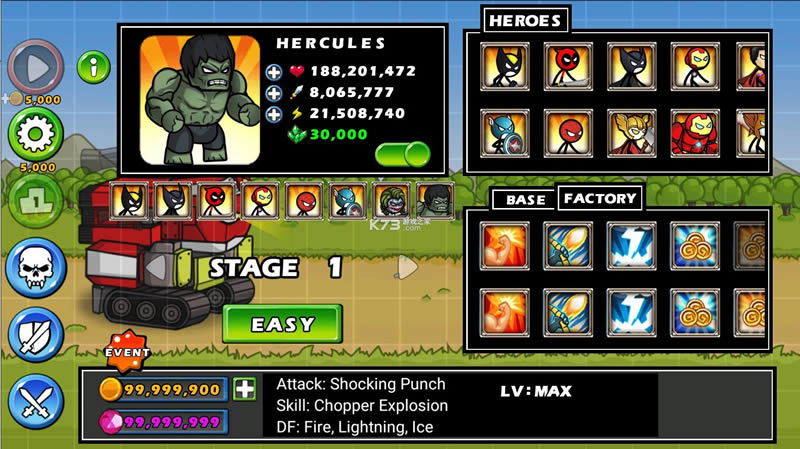Viewport: 800px width, 449px height.
Task: Switch to the BASE tab
Action: tap(525, 199)
